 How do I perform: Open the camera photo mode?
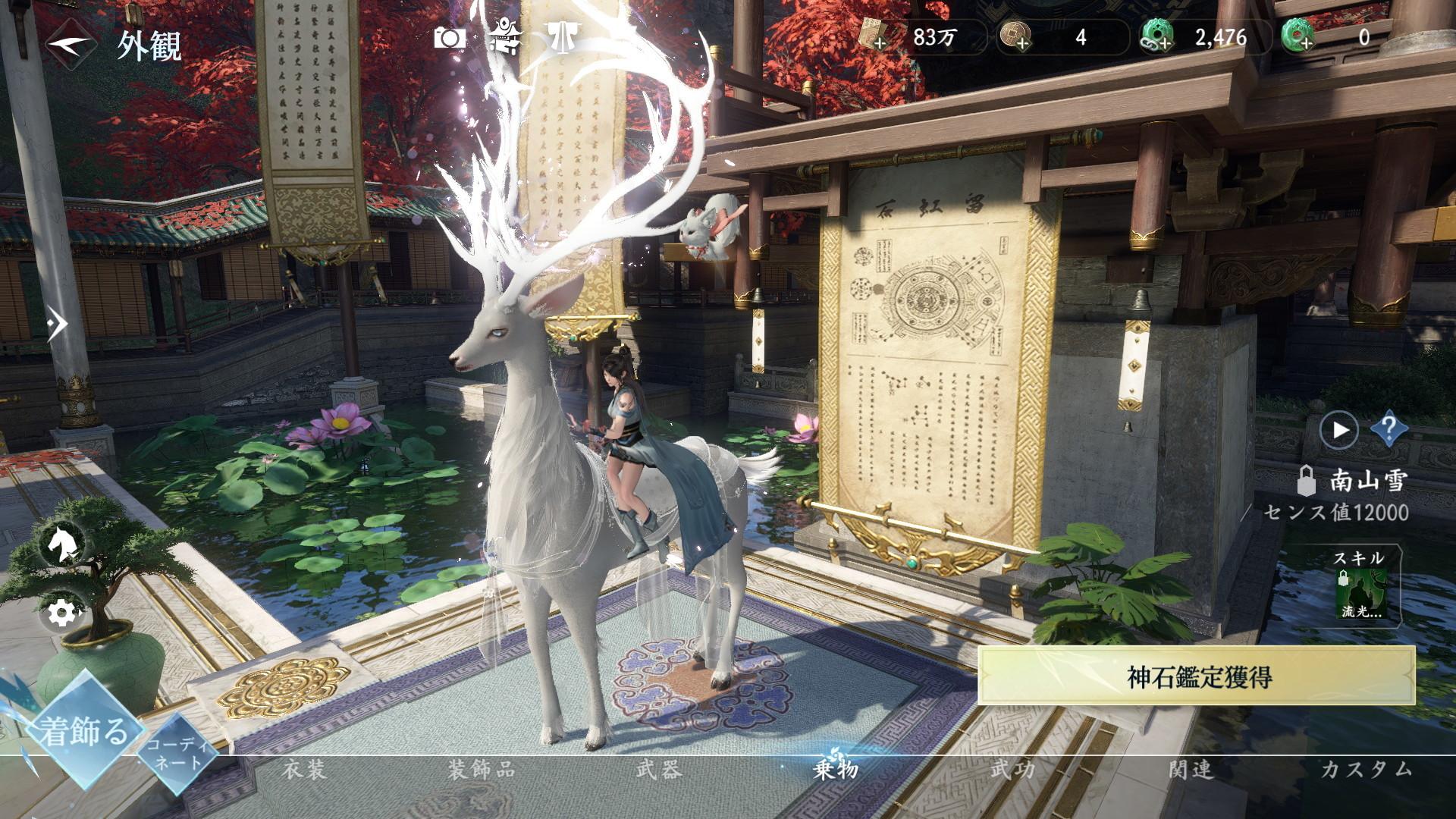450,37
